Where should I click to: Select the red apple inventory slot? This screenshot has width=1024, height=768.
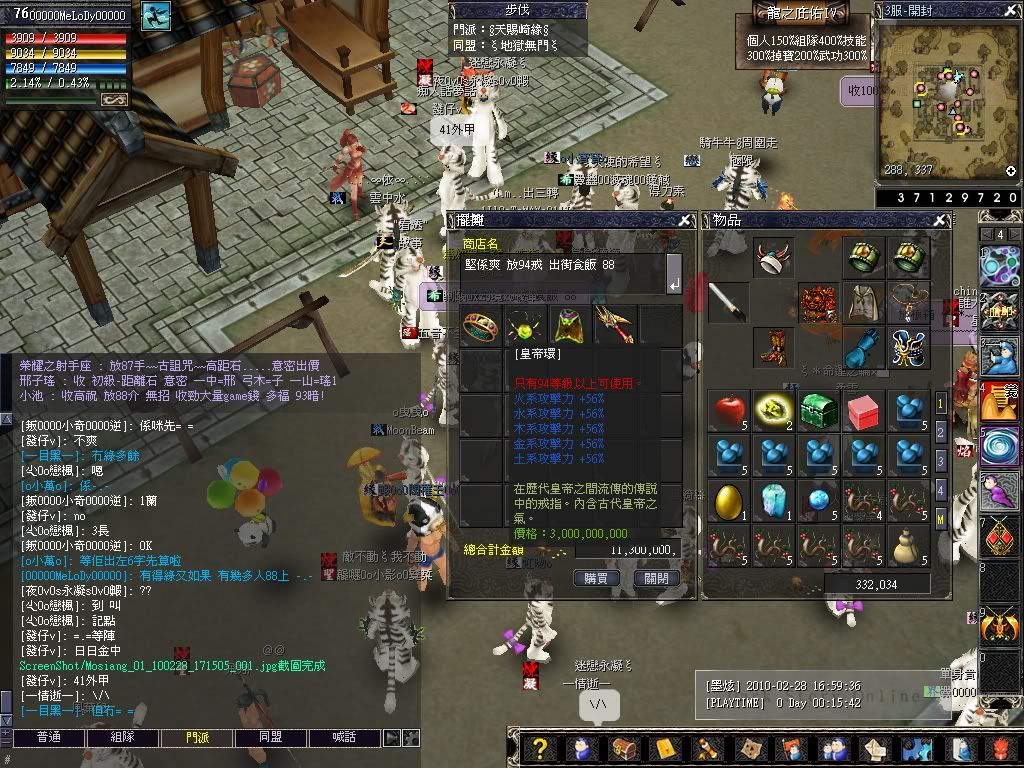(x=727, y=410)
